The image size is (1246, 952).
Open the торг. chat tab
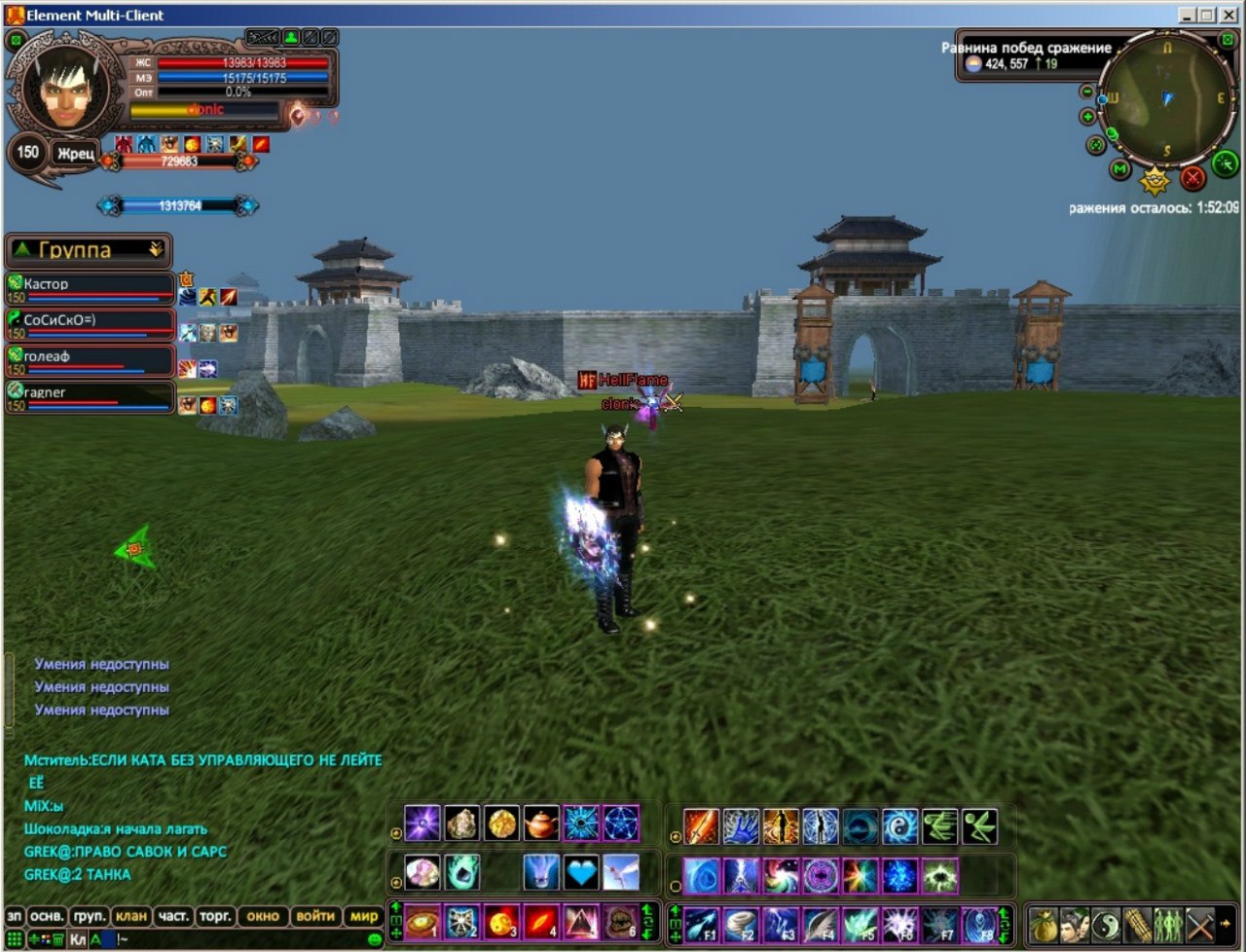[x=216, y=917]
